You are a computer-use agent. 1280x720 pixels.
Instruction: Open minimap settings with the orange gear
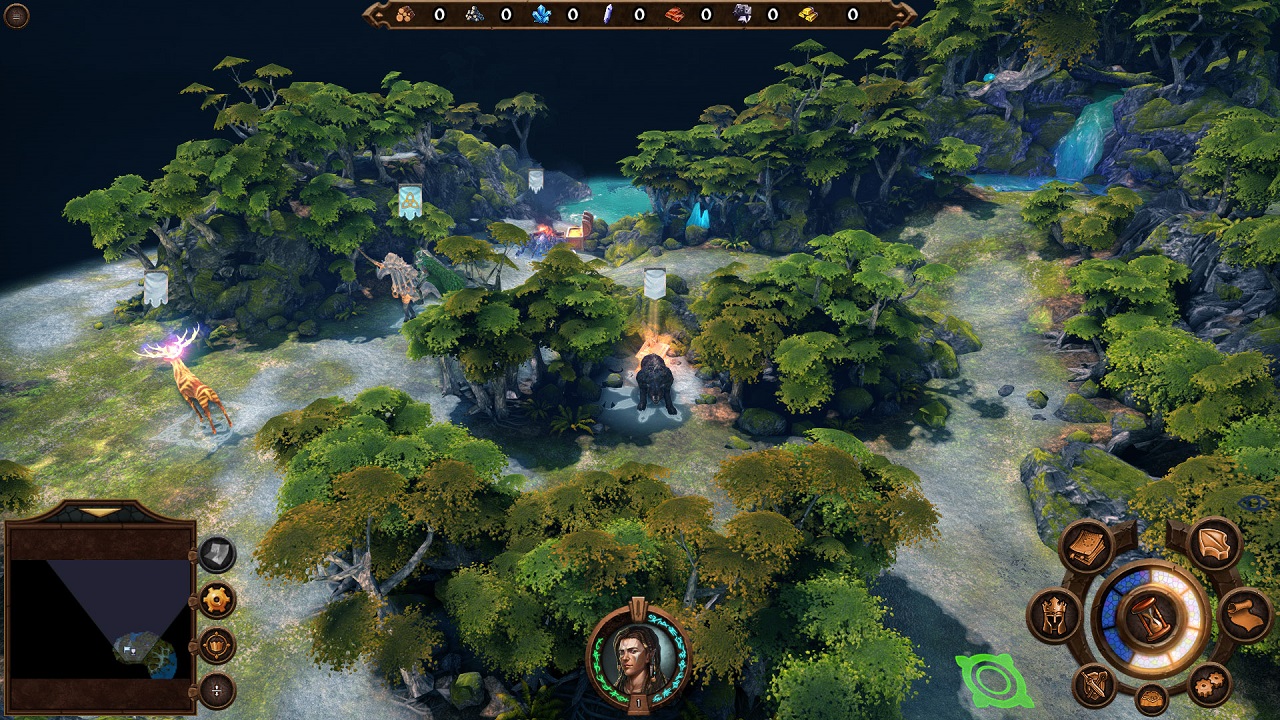[x=217, y=600]
